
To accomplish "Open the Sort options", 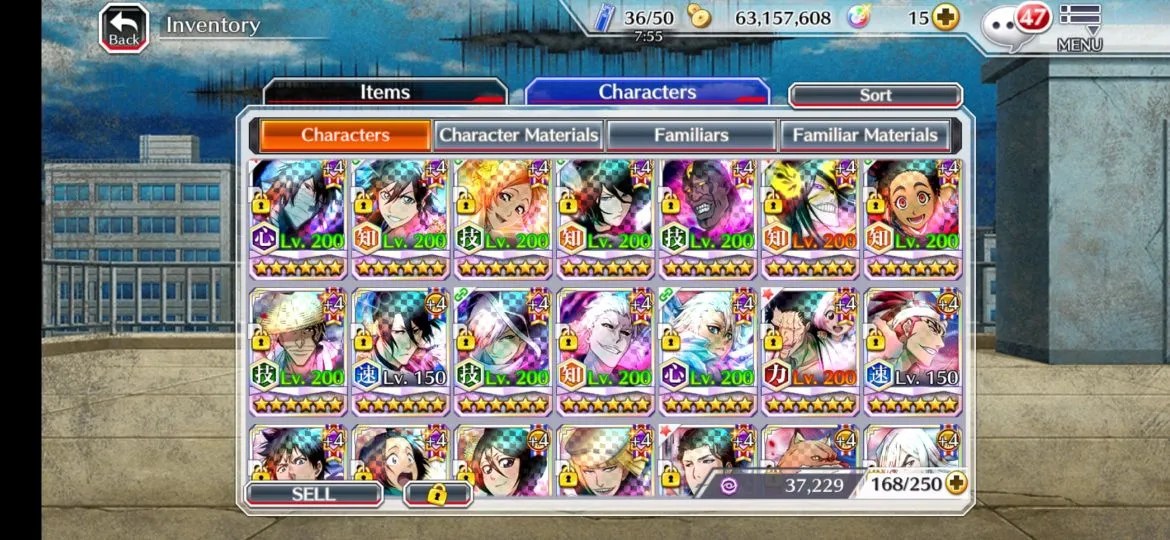I will click(875, 95).
